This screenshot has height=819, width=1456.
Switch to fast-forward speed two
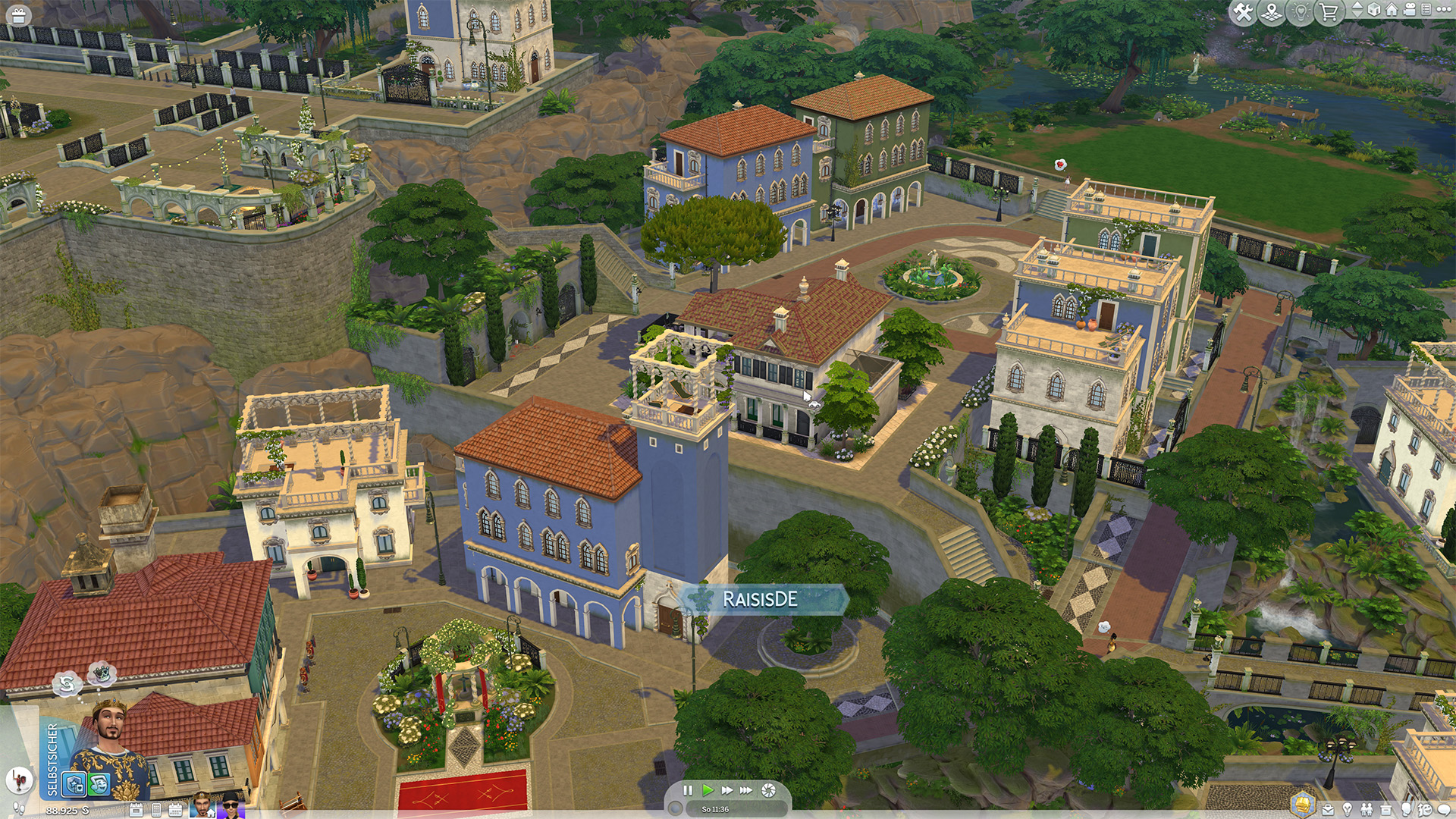coord(727,790)
